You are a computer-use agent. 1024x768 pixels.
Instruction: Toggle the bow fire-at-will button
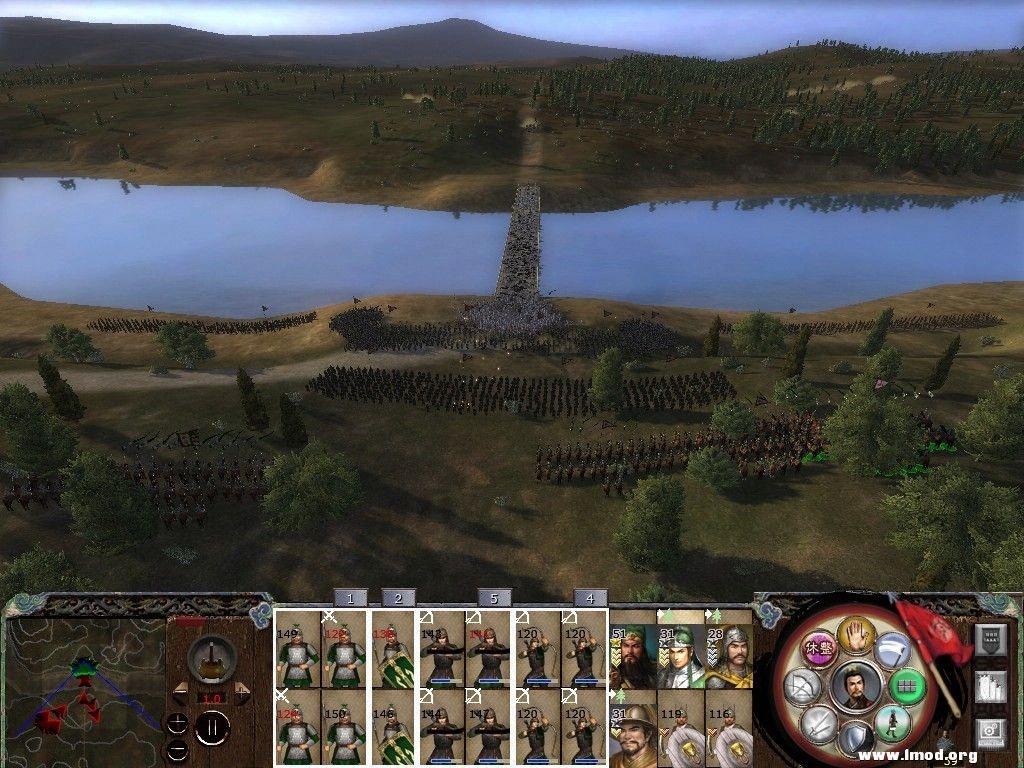[805, 686]
